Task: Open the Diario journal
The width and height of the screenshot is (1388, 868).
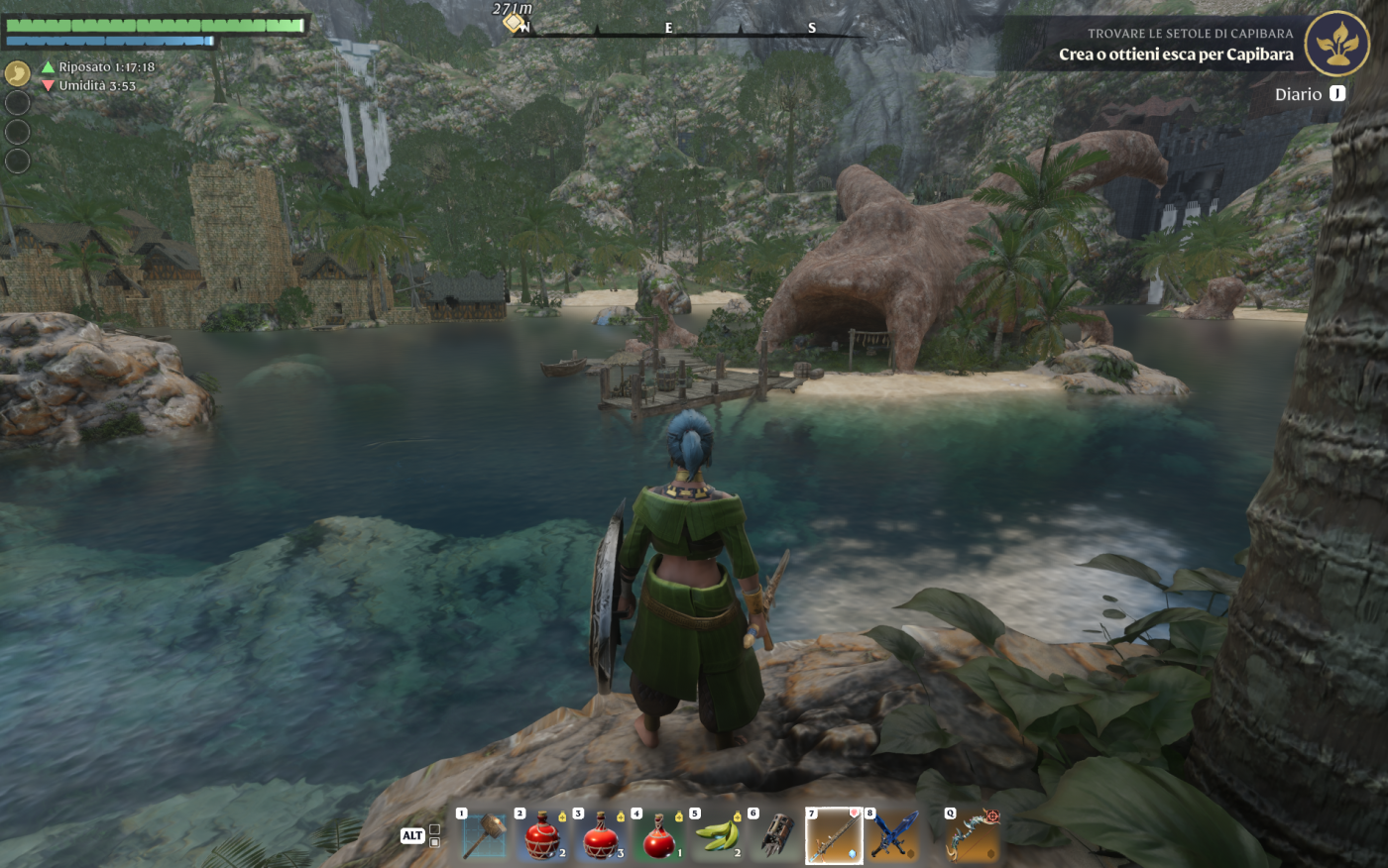Action: pos(1310,94)
